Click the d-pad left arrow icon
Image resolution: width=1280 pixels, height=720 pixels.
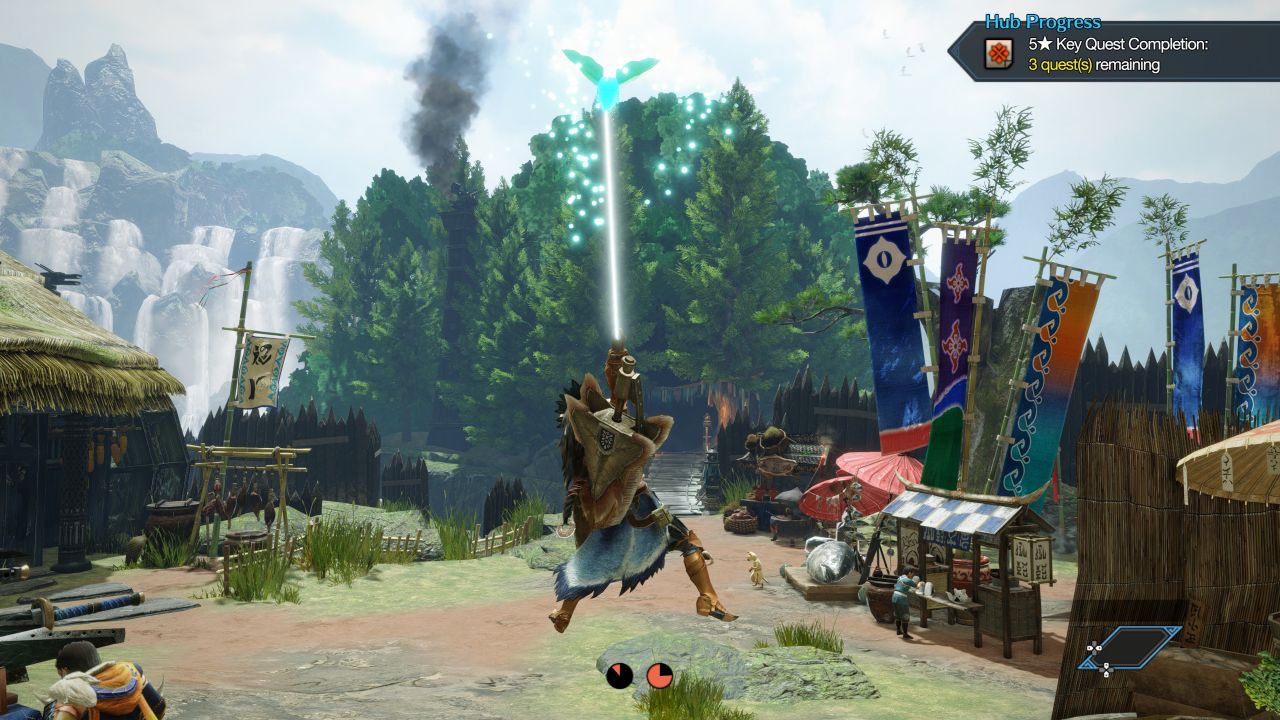click(x=1090, y=647)
